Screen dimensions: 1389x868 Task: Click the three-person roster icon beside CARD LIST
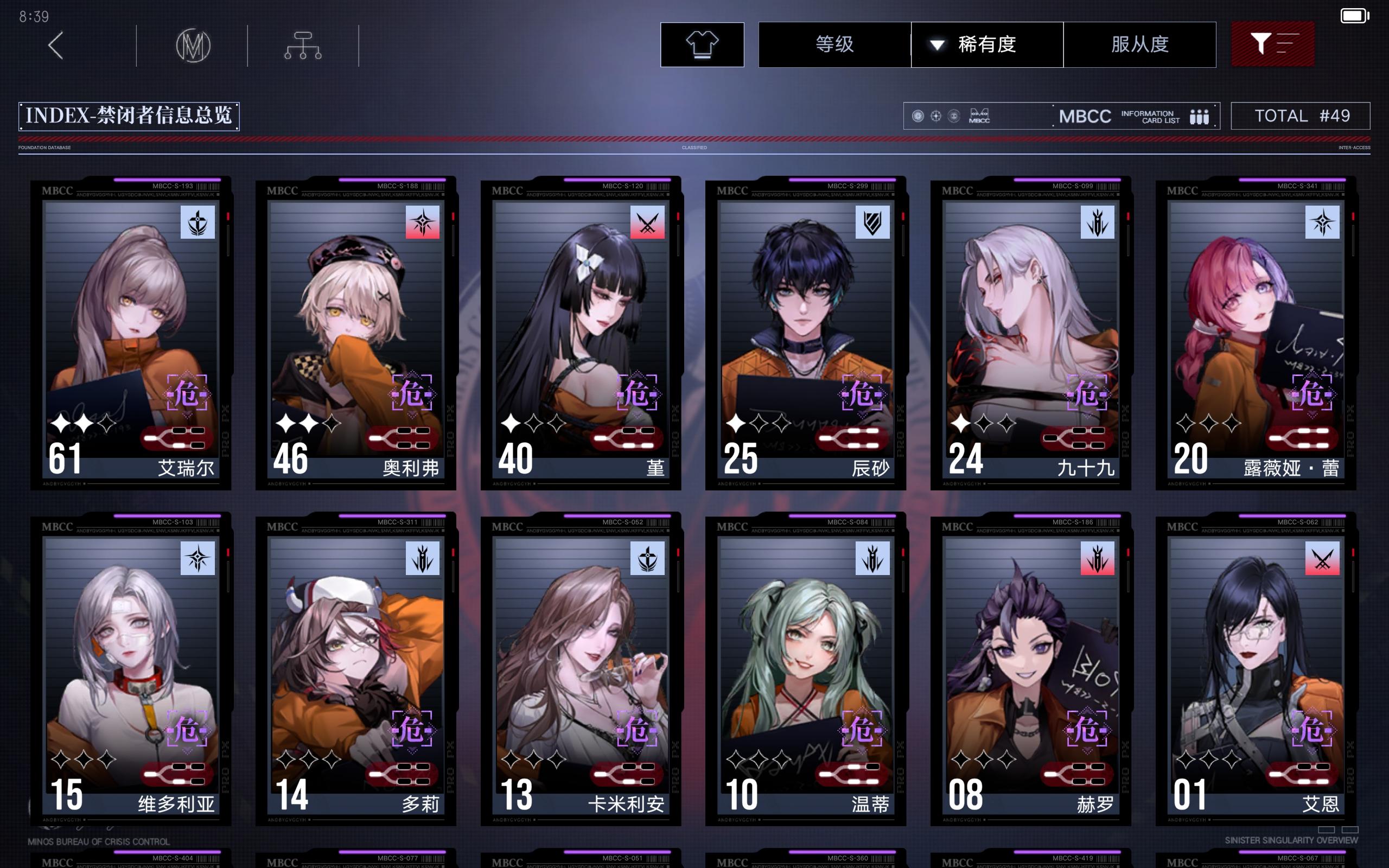pos(1201,117)
